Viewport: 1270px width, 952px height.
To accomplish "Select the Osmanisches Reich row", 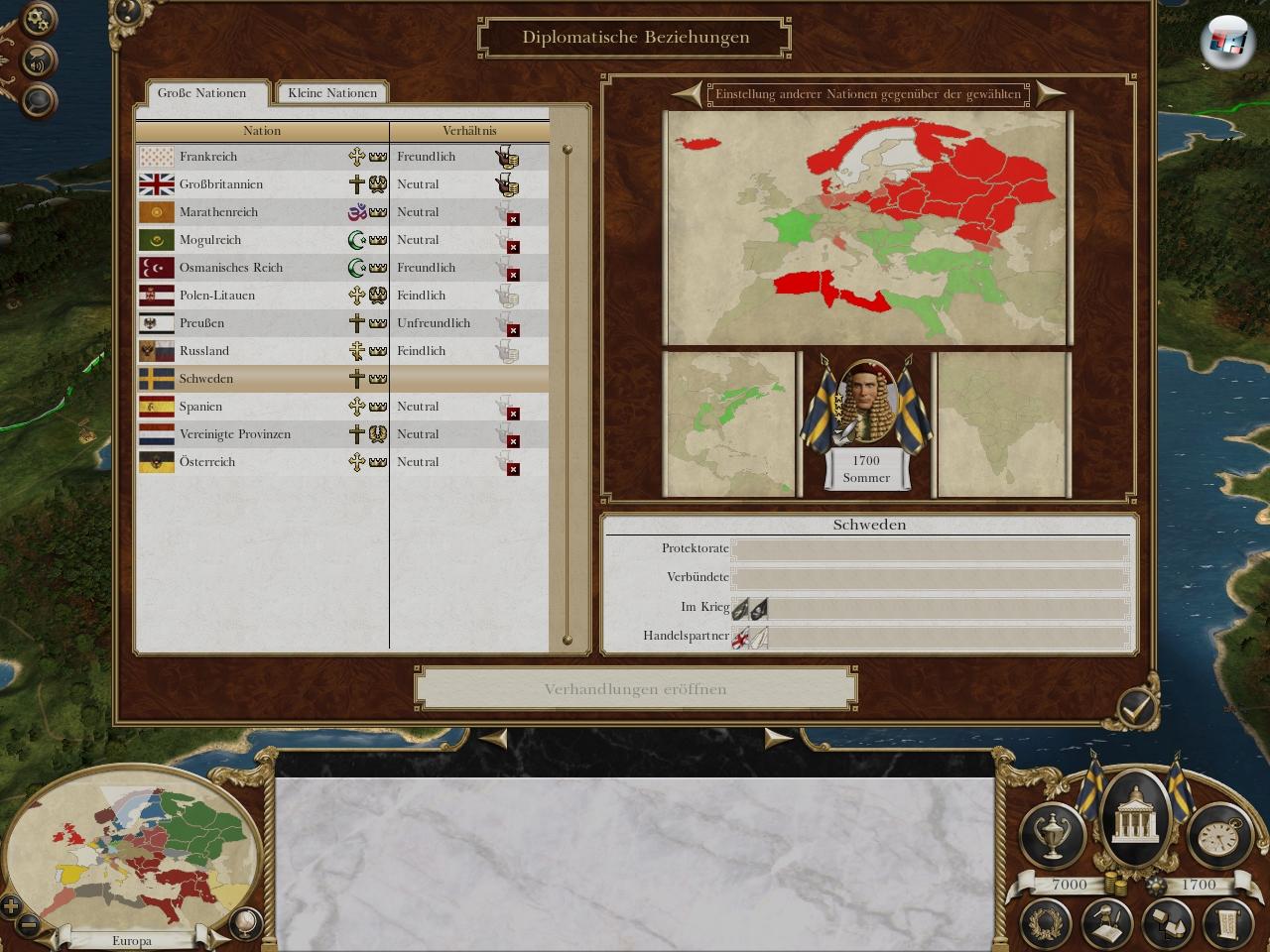I will coord(230,268).
